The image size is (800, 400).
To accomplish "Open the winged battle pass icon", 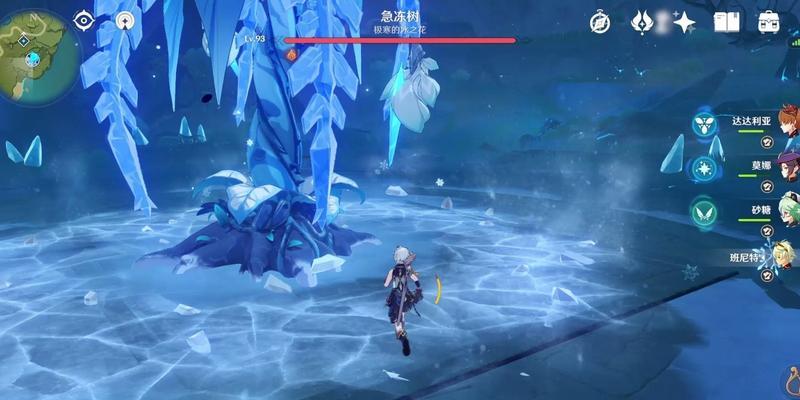I will (x=643, y=22).
